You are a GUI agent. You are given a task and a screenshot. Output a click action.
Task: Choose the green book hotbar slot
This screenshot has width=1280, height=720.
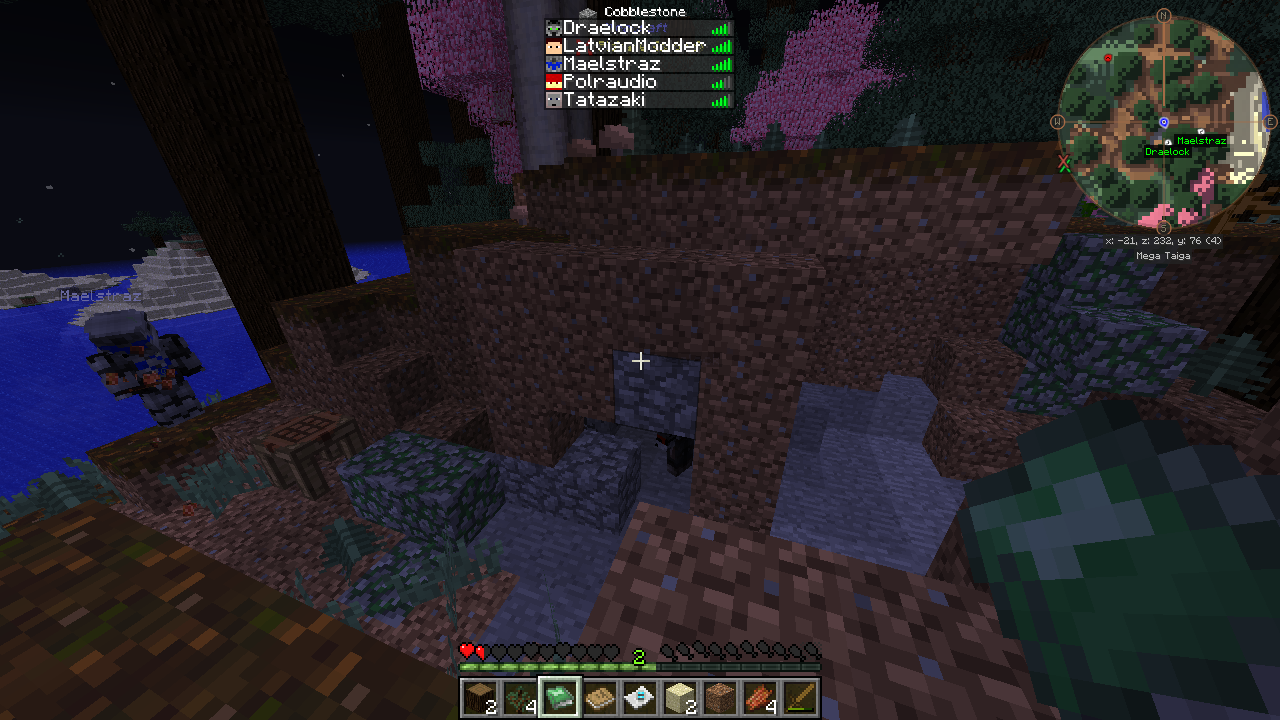559,697
